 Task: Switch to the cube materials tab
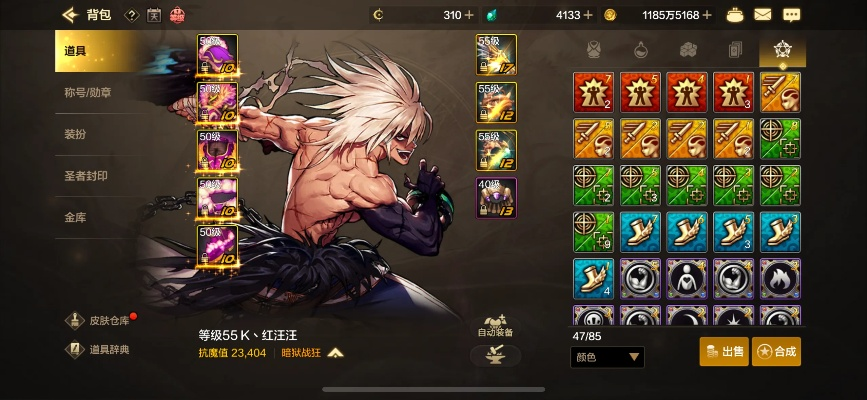pyautogui.click(x=688, y=49)
